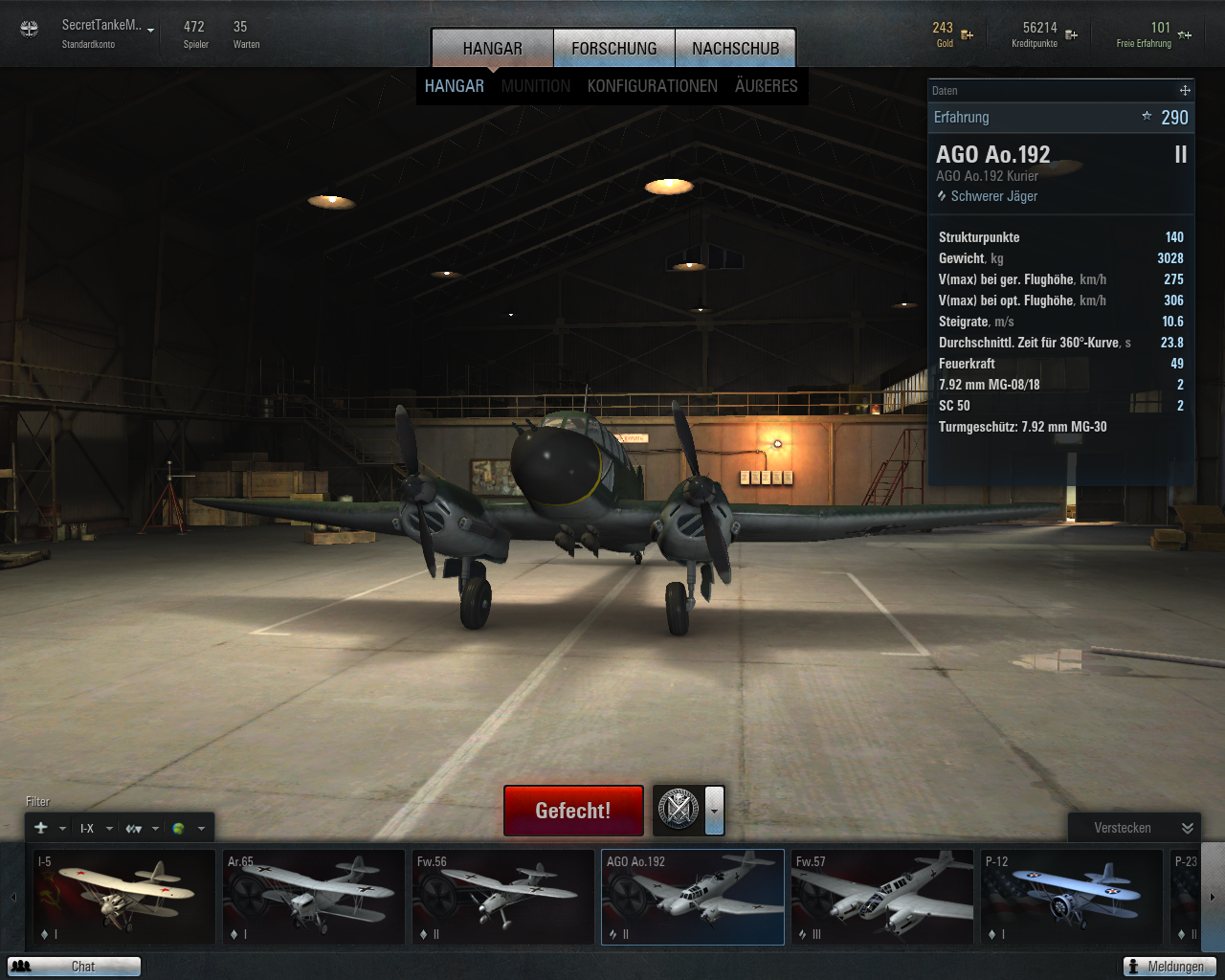Show the Äußeres customization submenu
The height and width of the screenshot is (980, 1225).
766,86
